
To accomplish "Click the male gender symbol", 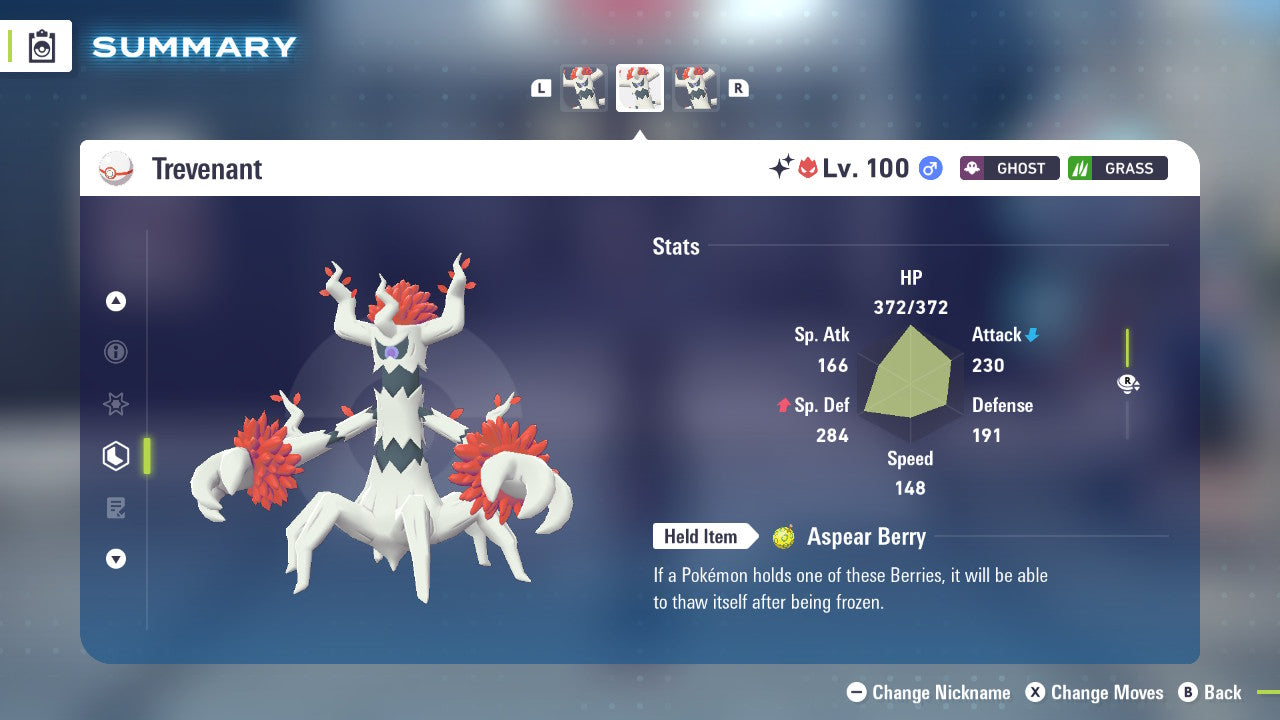I will [x=929, y=169].
